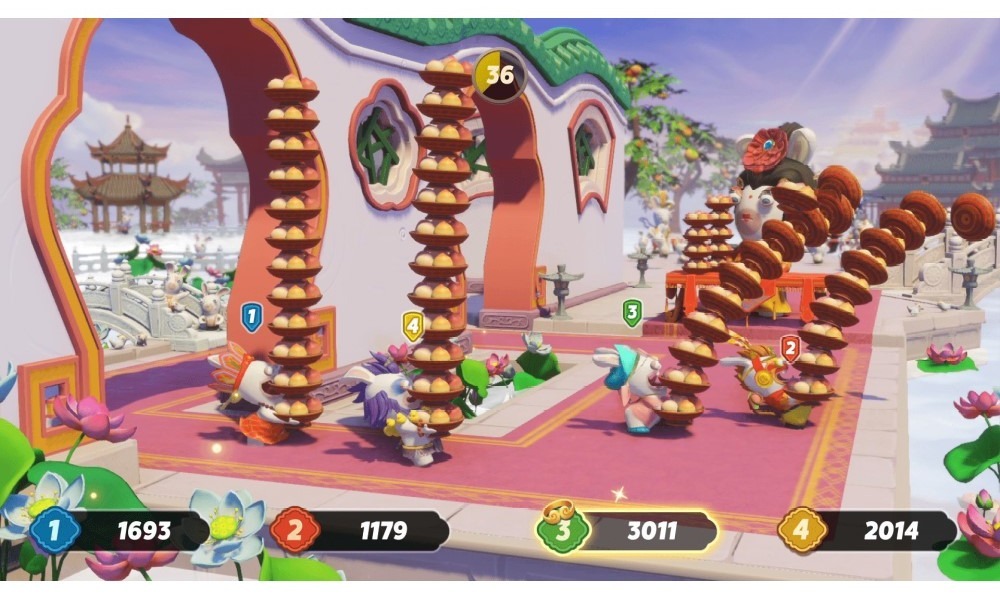Click the red 2 marker above the Rabbid
Viewport: 1000px width, 600px height.
click(x=790, y=348)
